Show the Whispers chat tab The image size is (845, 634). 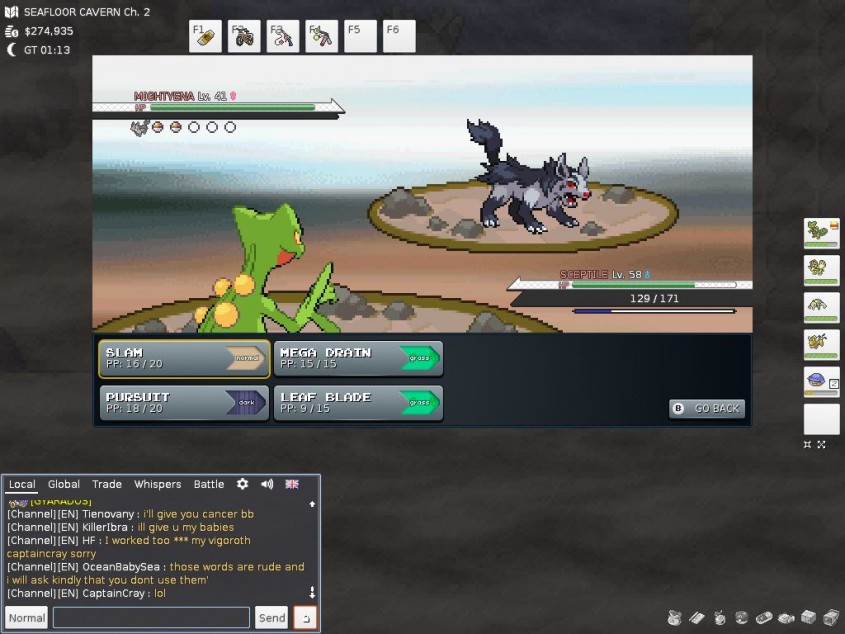click(x=158, y=484)
